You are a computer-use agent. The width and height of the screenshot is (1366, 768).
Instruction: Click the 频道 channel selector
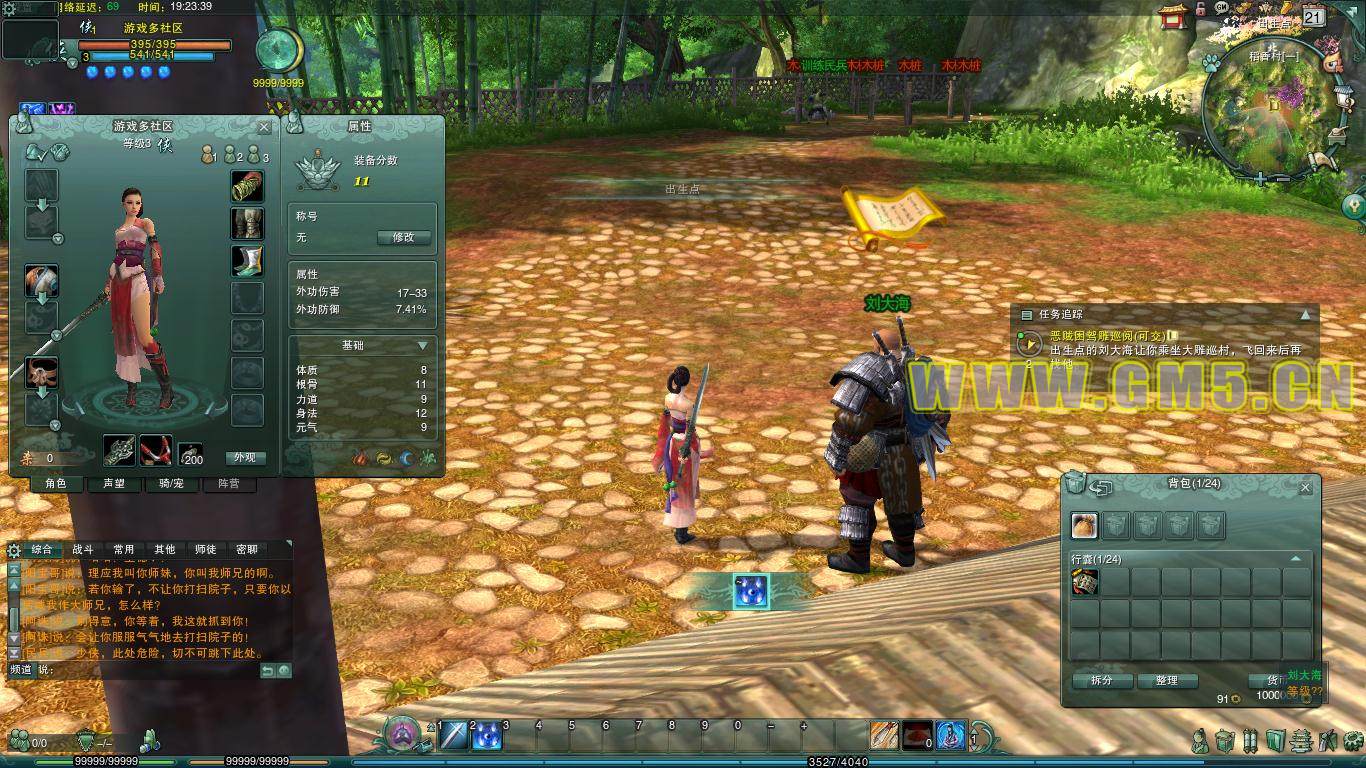(x=20, y=670)
